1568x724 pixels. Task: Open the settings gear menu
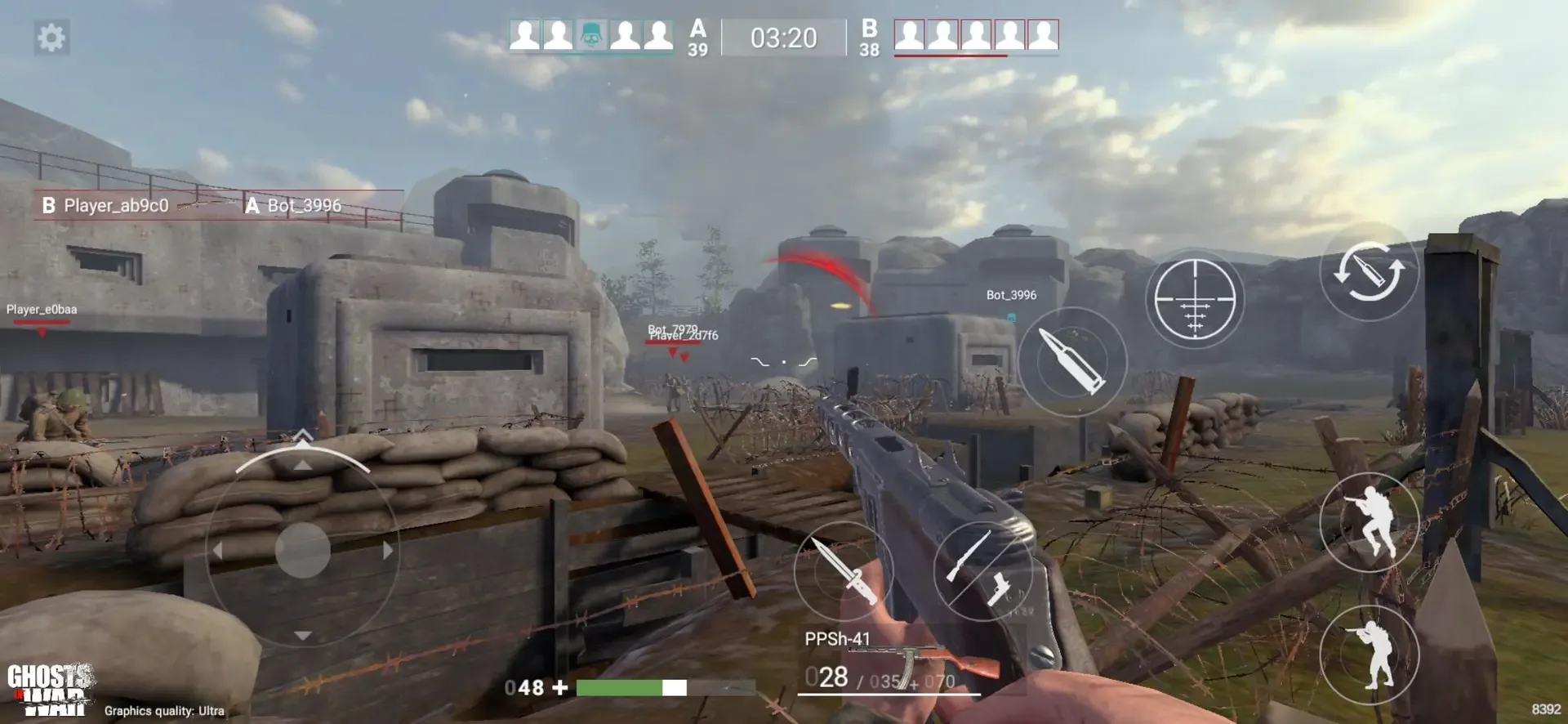pyautogui.click(x=51, y=38)
